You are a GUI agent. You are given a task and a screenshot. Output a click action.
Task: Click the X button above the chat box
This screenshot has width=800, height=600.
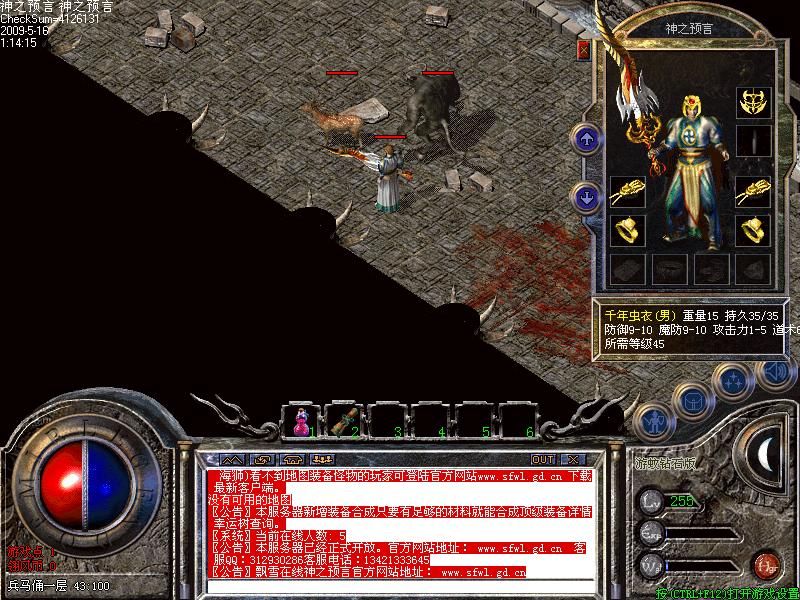[x=573, y=459]
